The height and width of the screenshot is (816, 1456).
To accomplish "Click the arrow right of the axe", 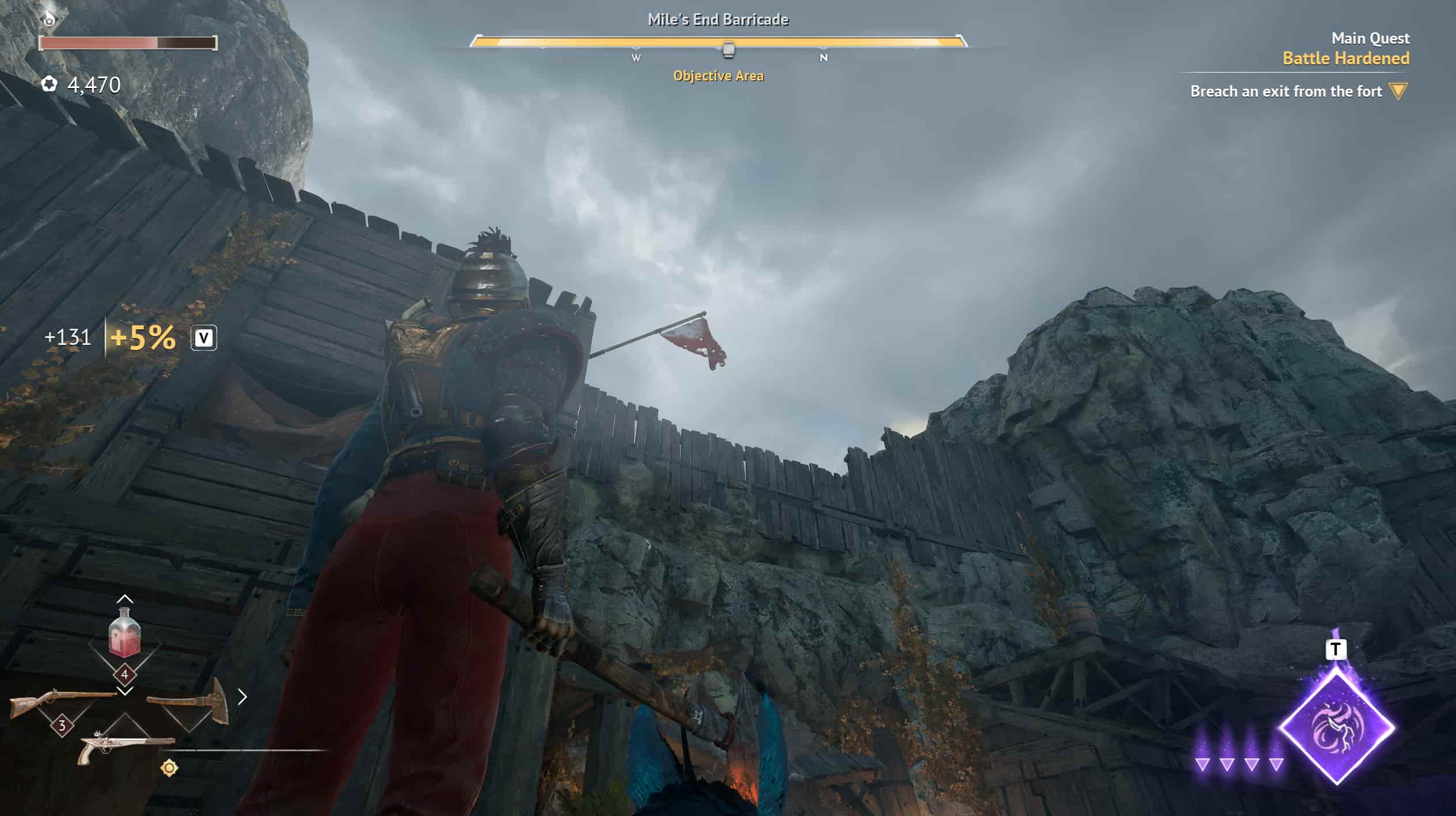I will click(x=242, y=697).
